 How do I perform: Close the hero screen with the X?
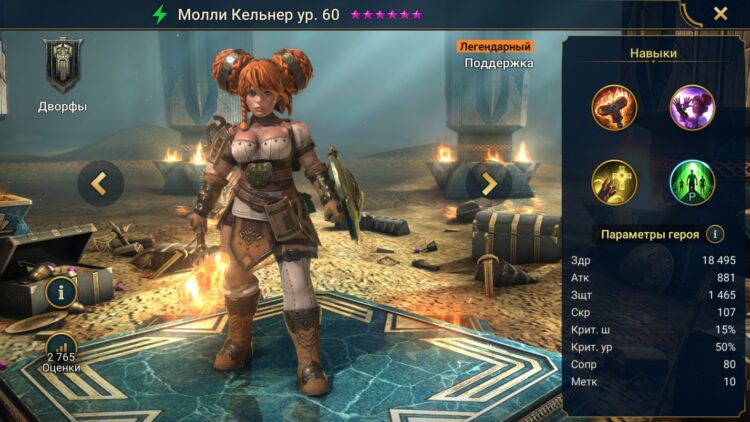tap(720, 14)
